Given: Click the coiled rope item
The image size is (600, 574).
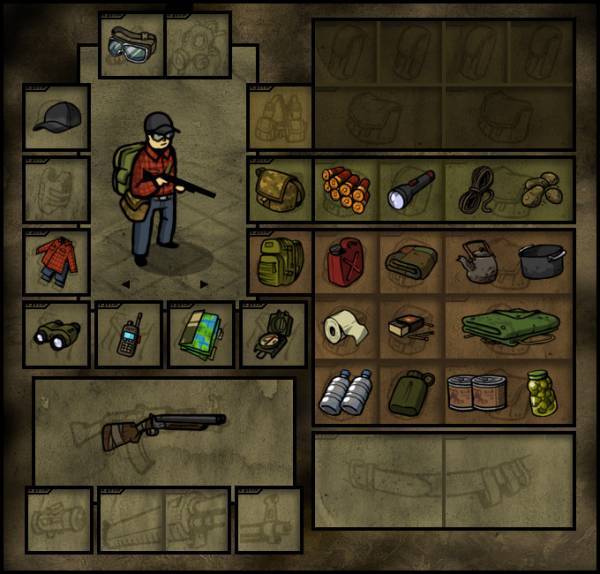Looking at the screenshot, I should coord(478,188).
